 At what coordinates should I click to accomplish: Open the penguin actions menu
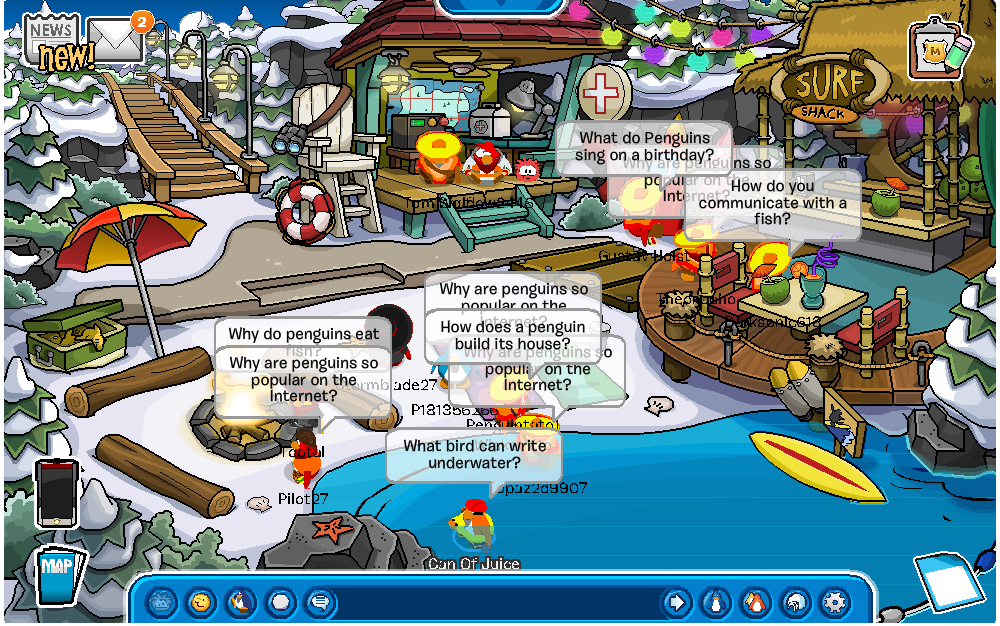(241, 602)
